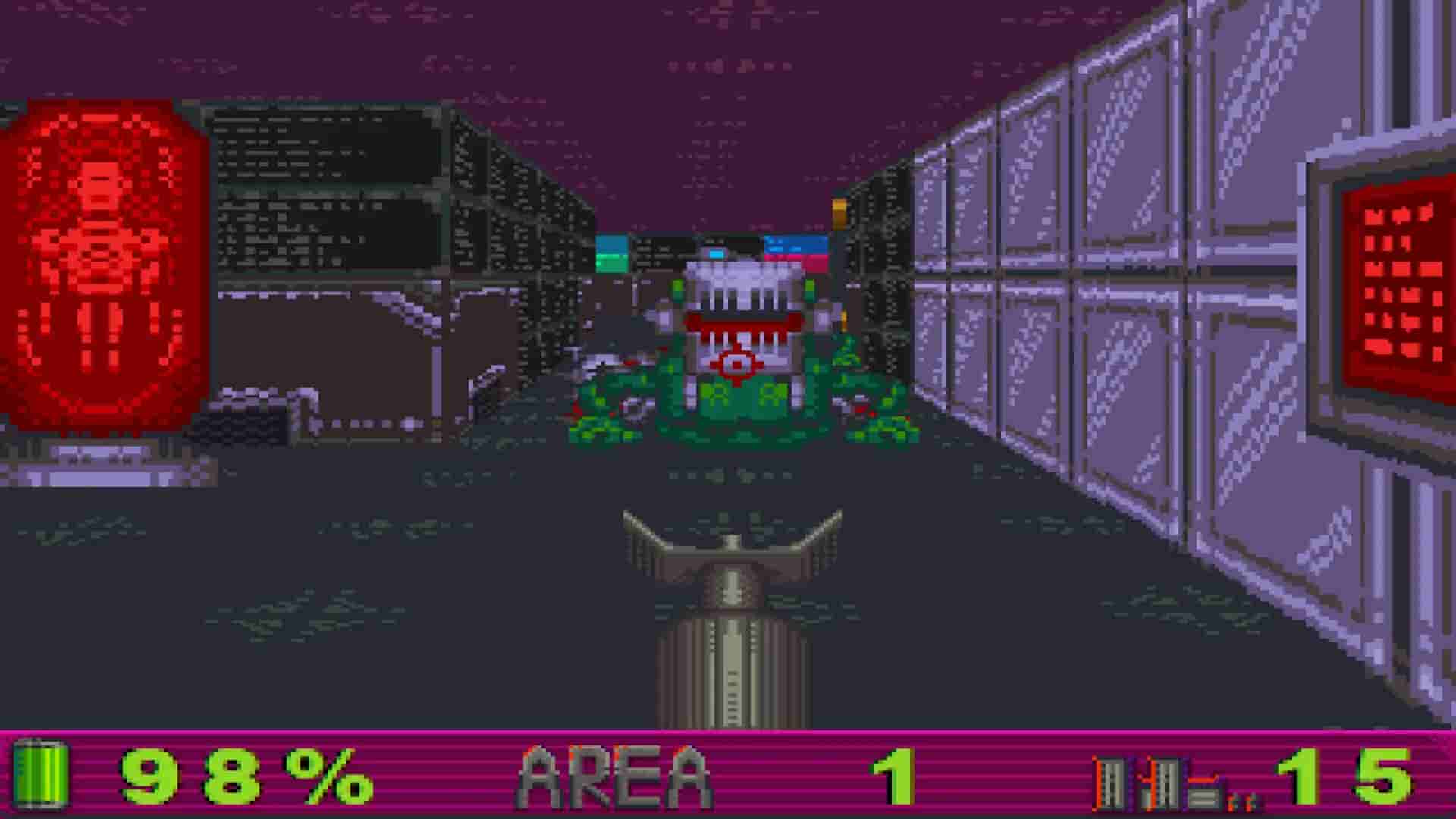Click the teal monitor screen on the back wall
This screenshot has width=1456, height=819.
[x=610, y=243]
